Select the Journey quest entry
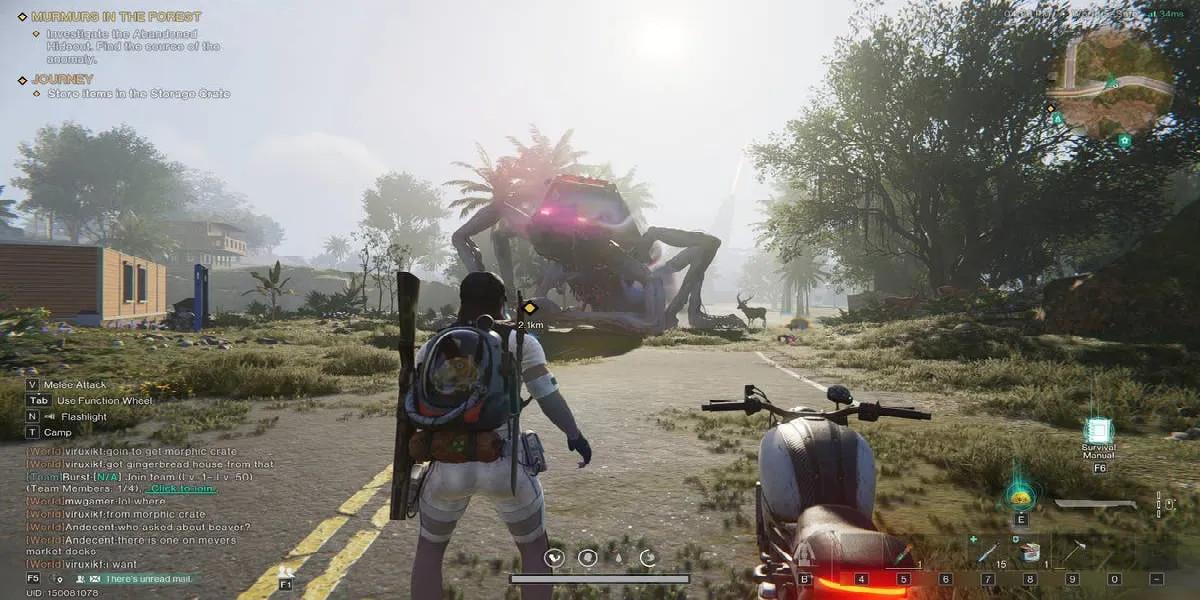The height and width of the screenshot is (600, 1200). 62,79
